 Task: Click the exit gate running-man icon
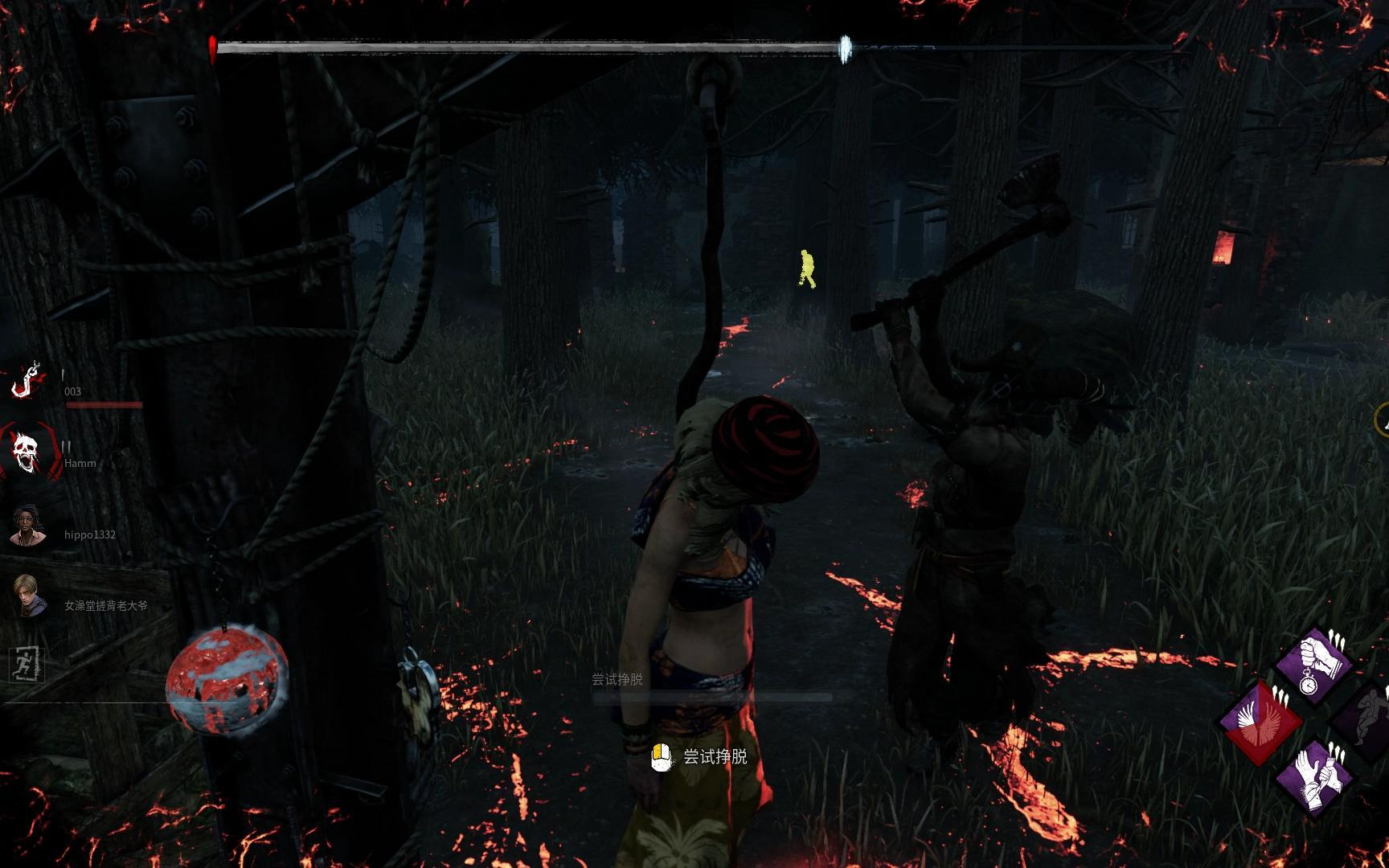pos(27,665)
